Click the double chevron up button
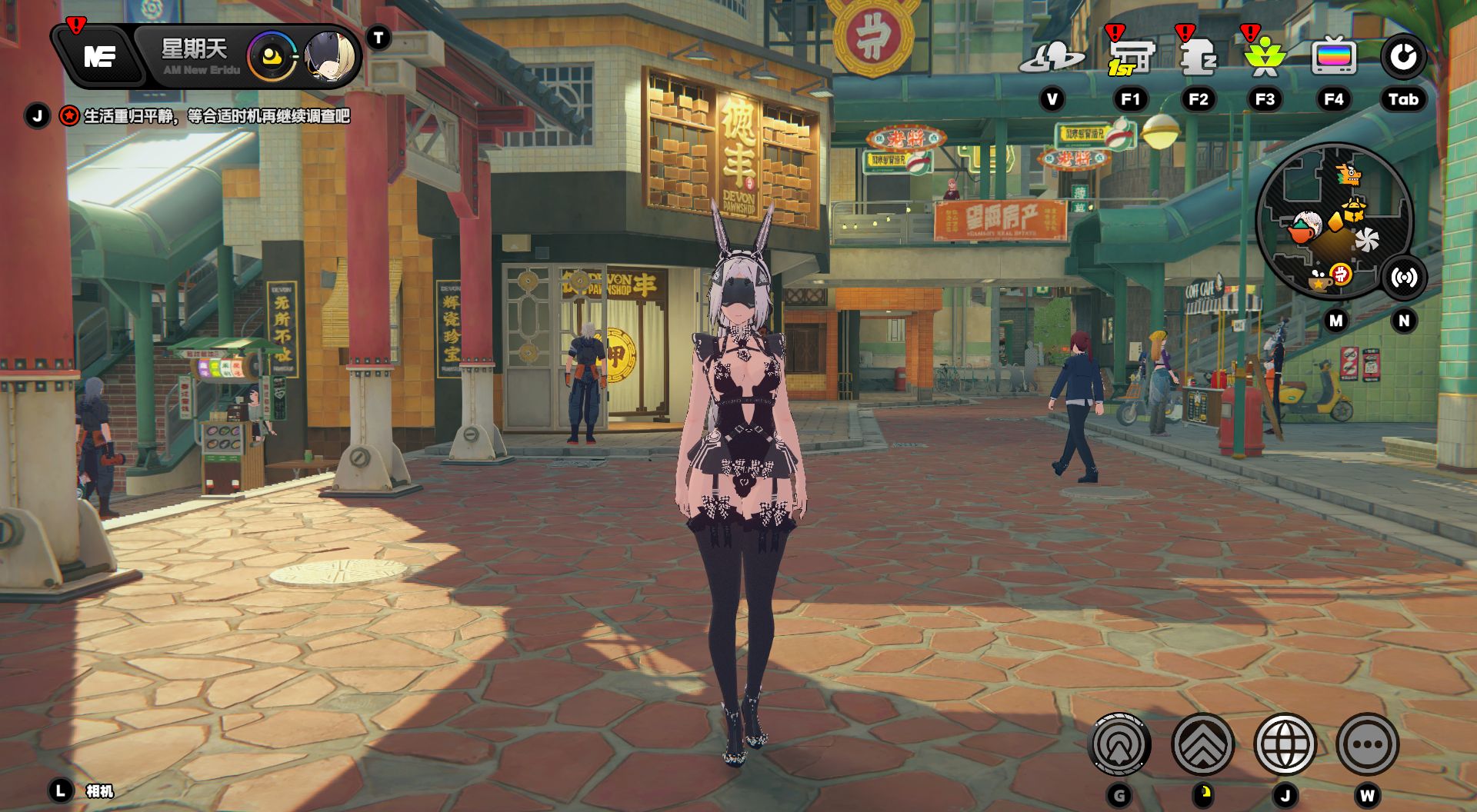The width and height of the screenshot is (1477, 812). 1202,744
